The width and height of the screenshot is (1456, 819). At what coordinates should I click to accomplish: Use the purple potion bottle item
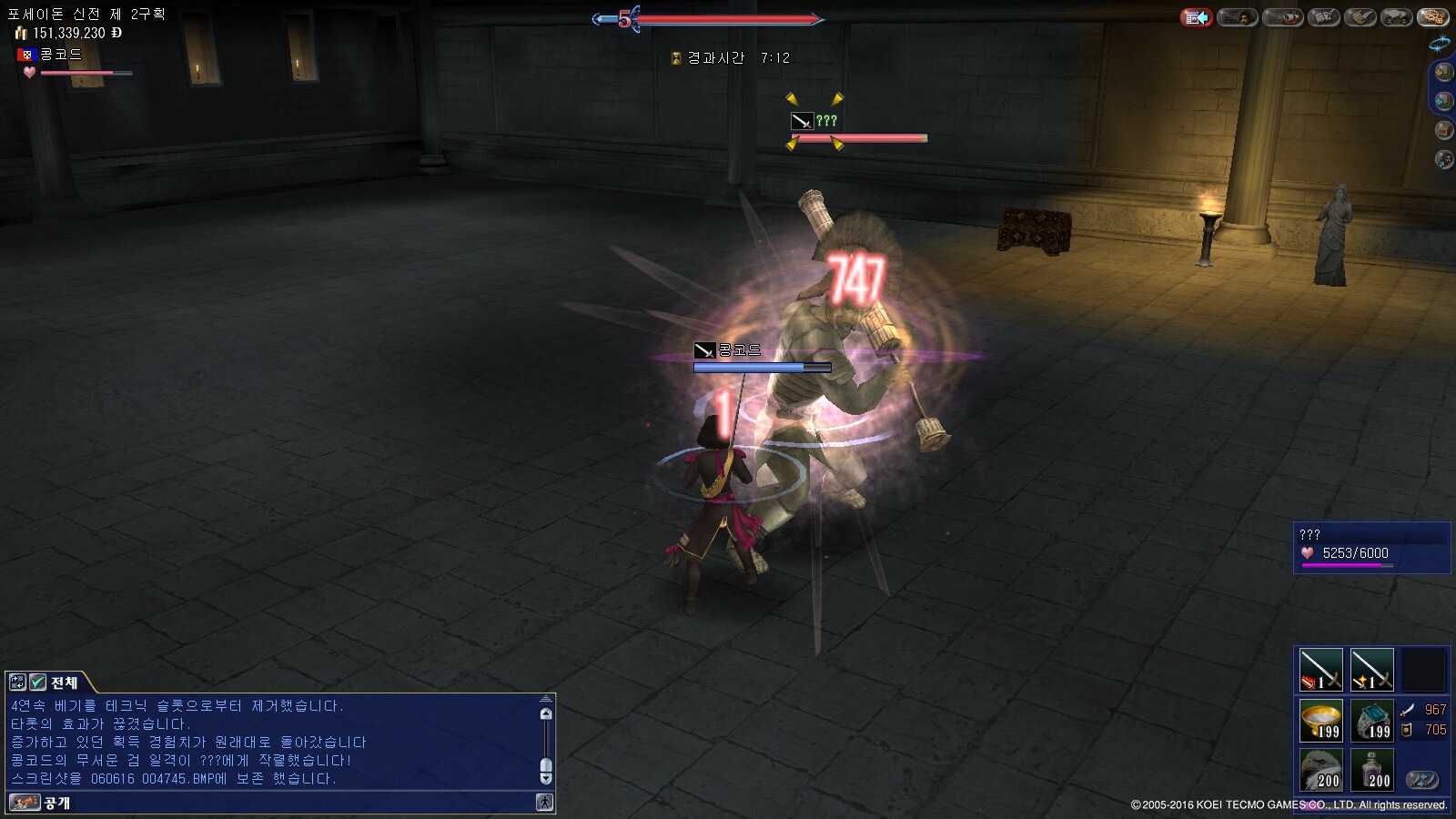pyautogui.click(x=1371, y=770)
